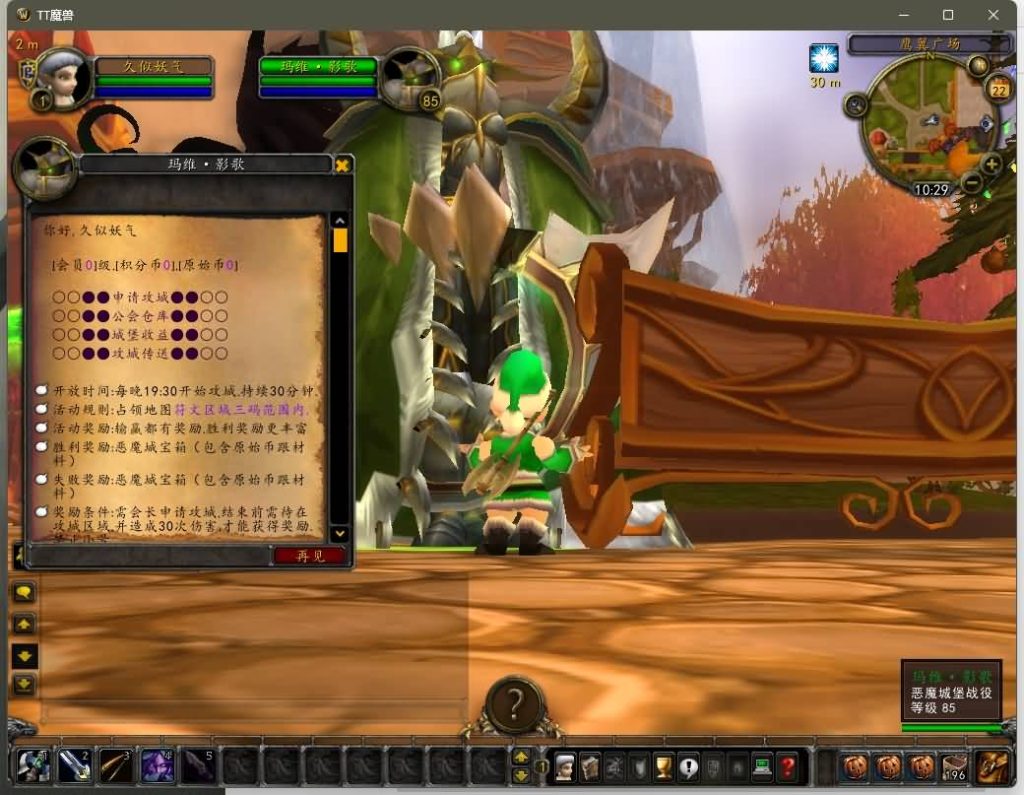This screenshot has height=795, width=1024.
Task: Activate the first action bar ability
Action: coord(33,766)
